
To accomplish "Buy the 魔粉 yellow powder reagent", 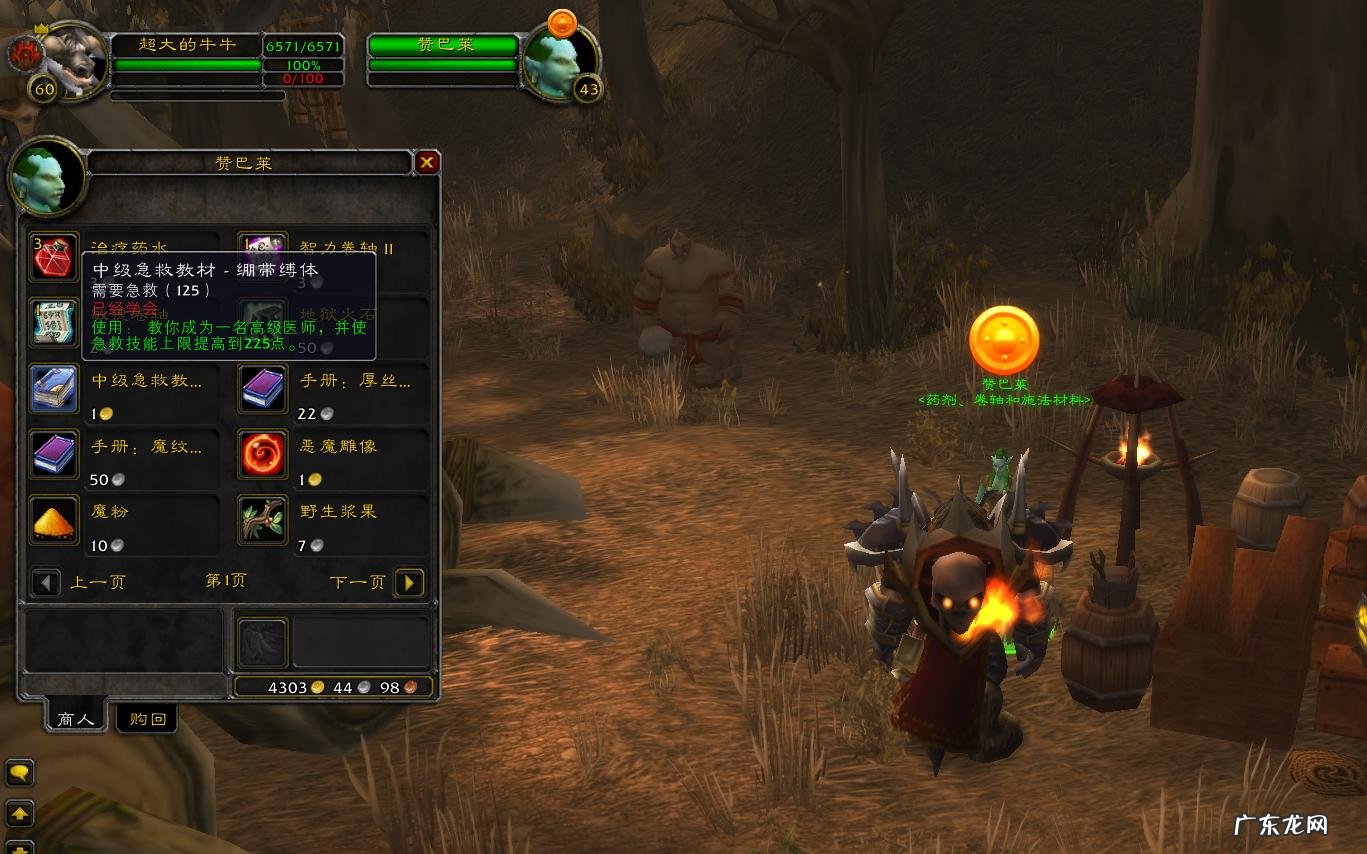I will 54,519.
